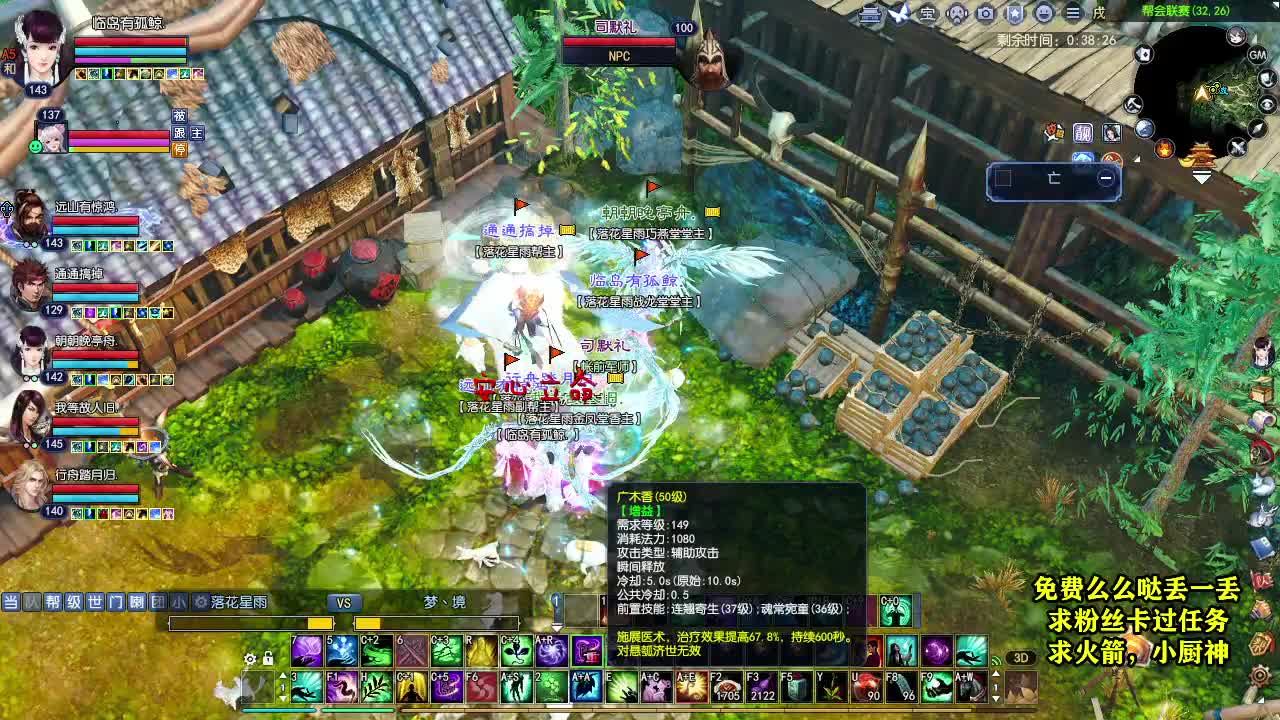Click the VS emblem in guild battle banner

pos(345,602)
